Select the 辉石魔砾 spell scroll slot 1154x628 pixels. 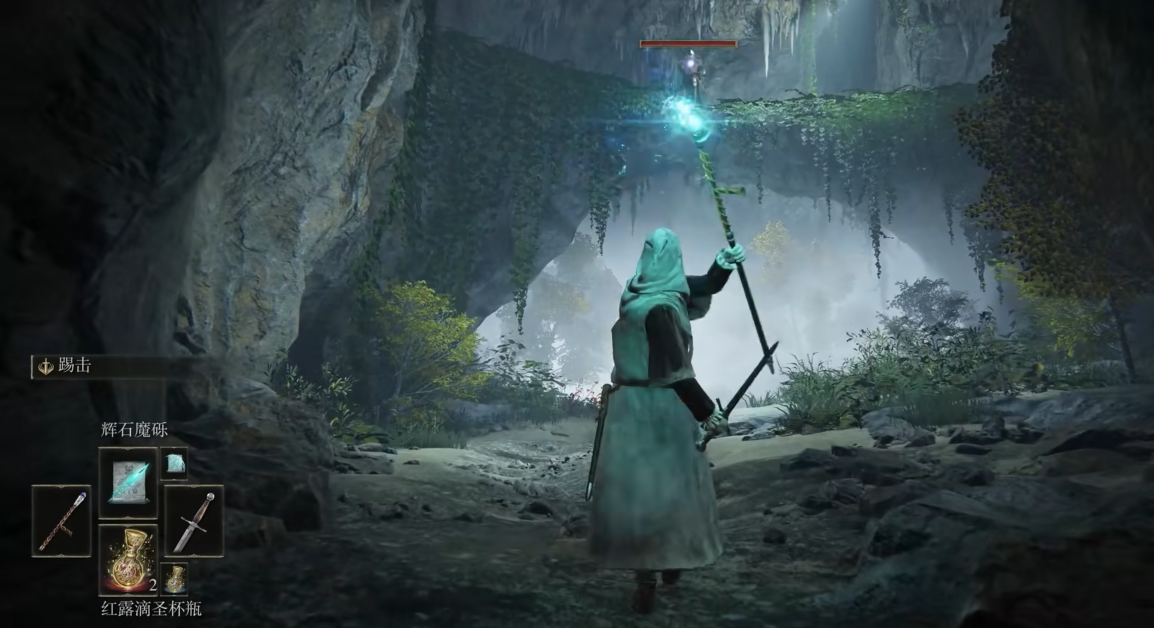pos(128,481)
